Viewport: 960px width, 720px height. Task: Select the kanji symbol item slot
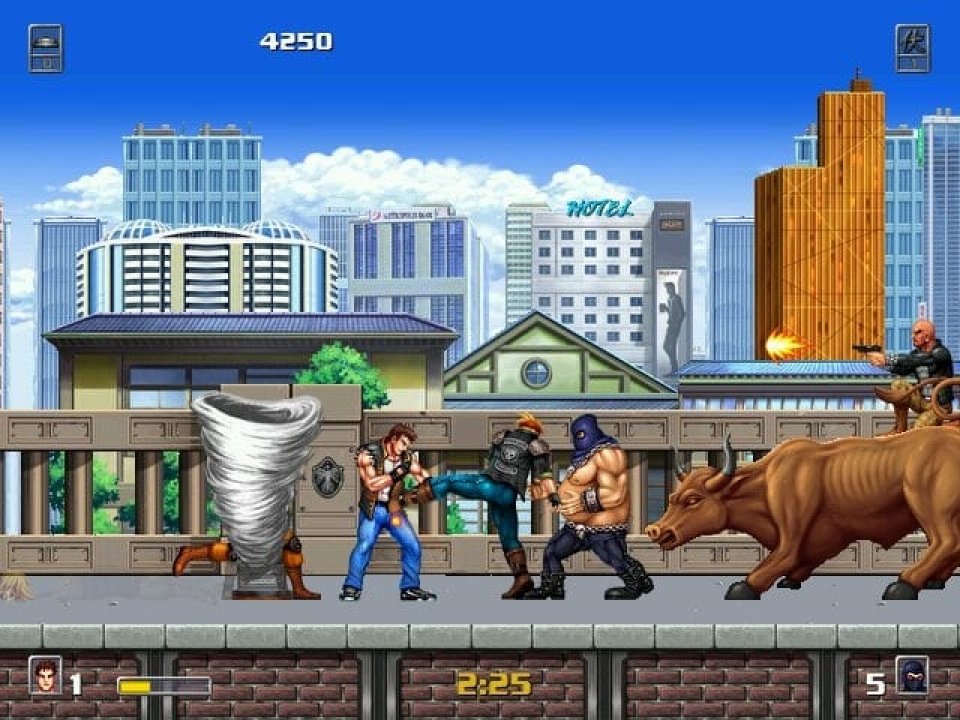point(912,48)
